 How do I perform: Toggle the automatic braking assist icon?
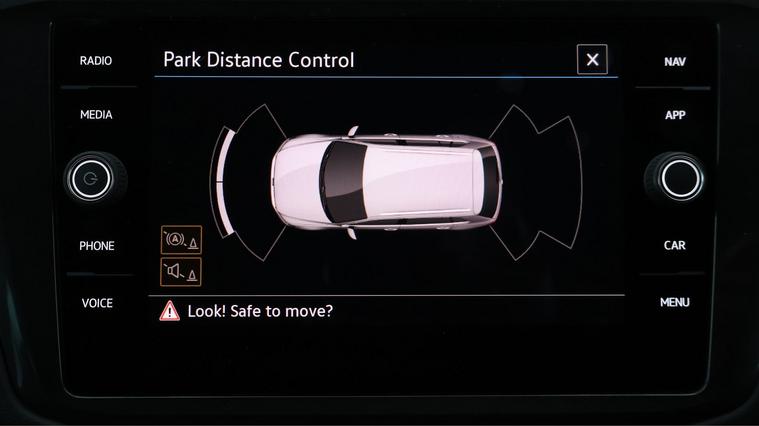coord(181,240)
